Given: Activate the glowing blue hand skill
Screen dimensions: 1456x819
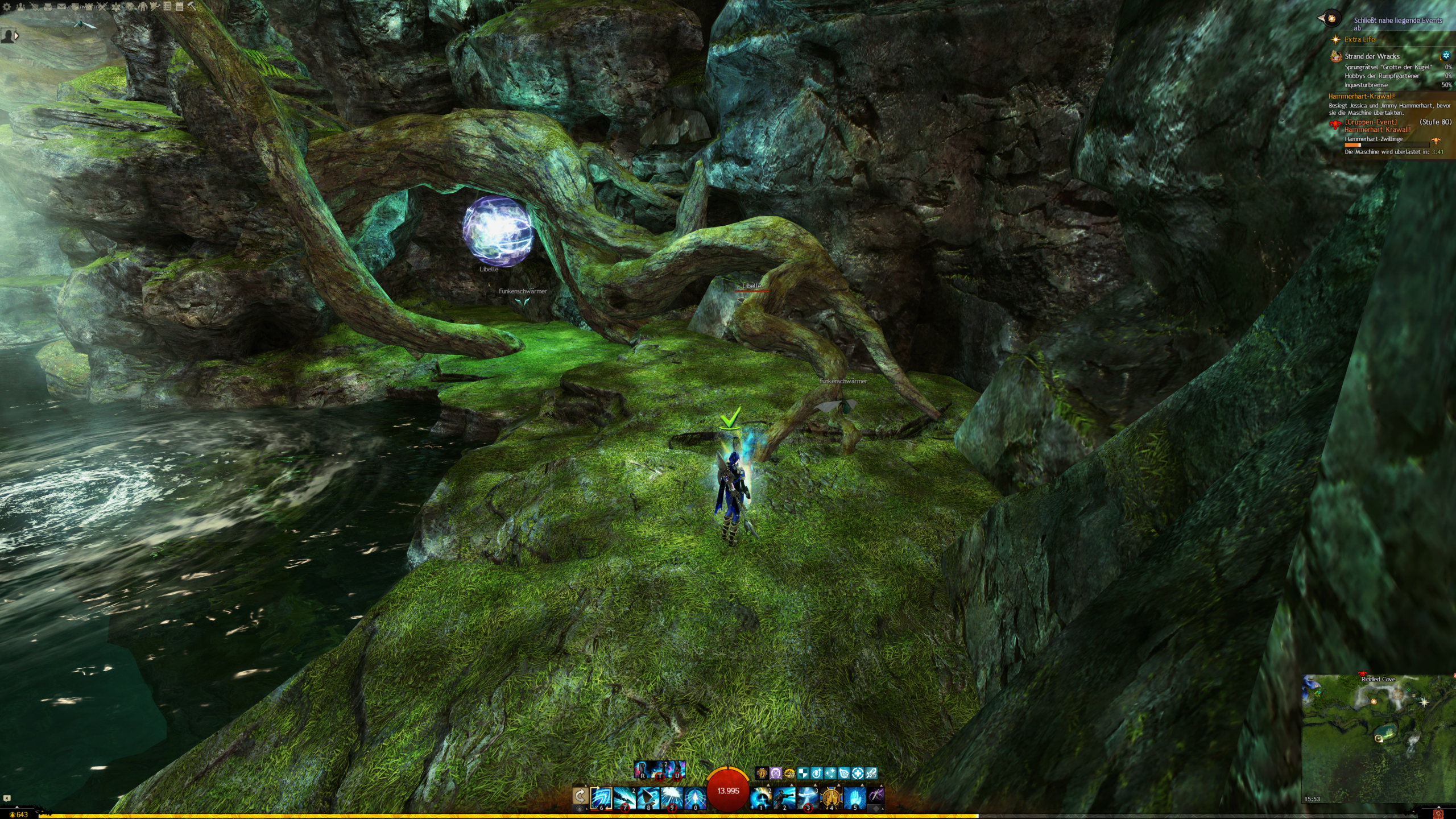Looking at the screenshot, I should point(855,798).
